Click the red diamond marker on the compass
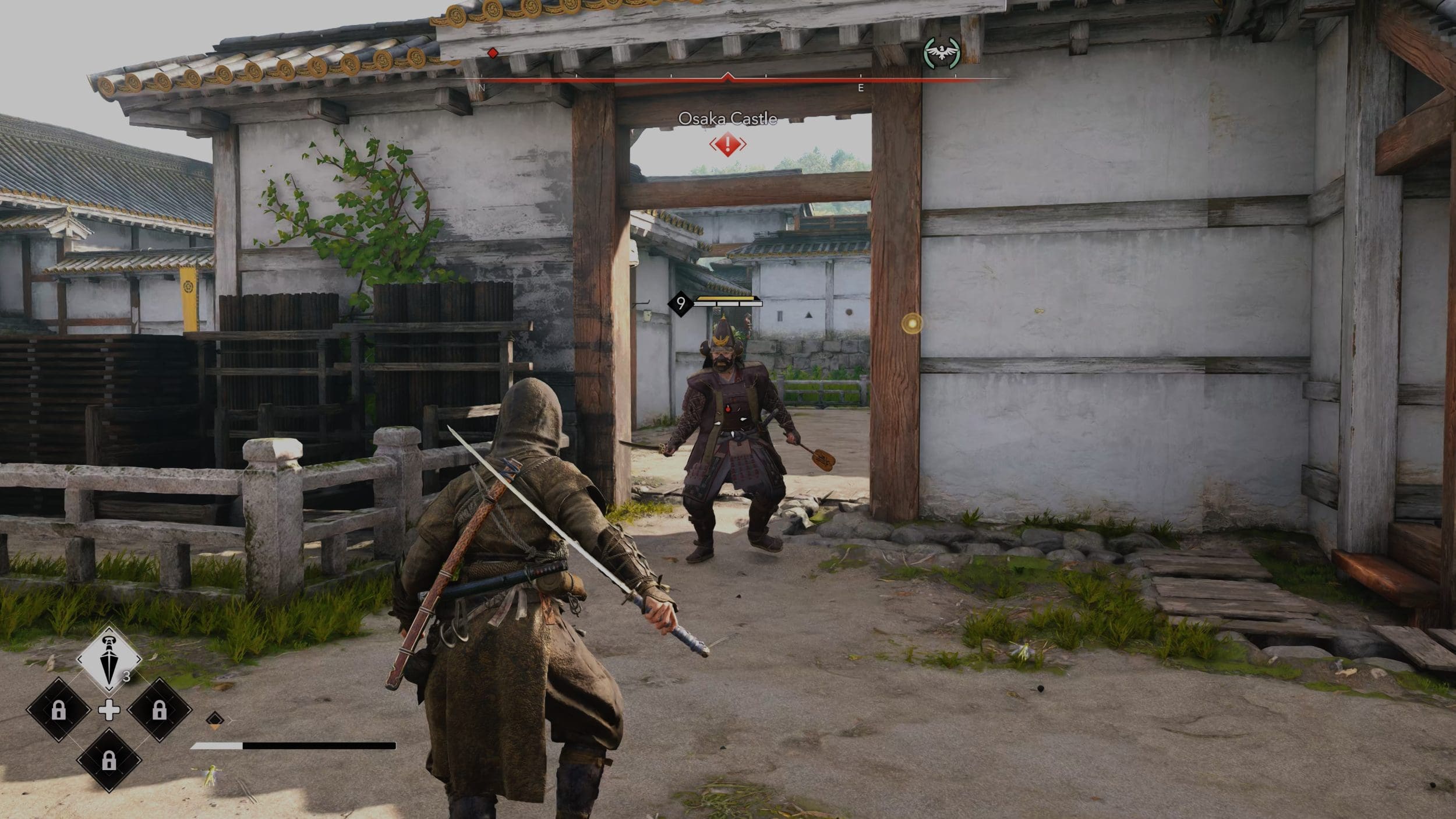 coord(493,54)
